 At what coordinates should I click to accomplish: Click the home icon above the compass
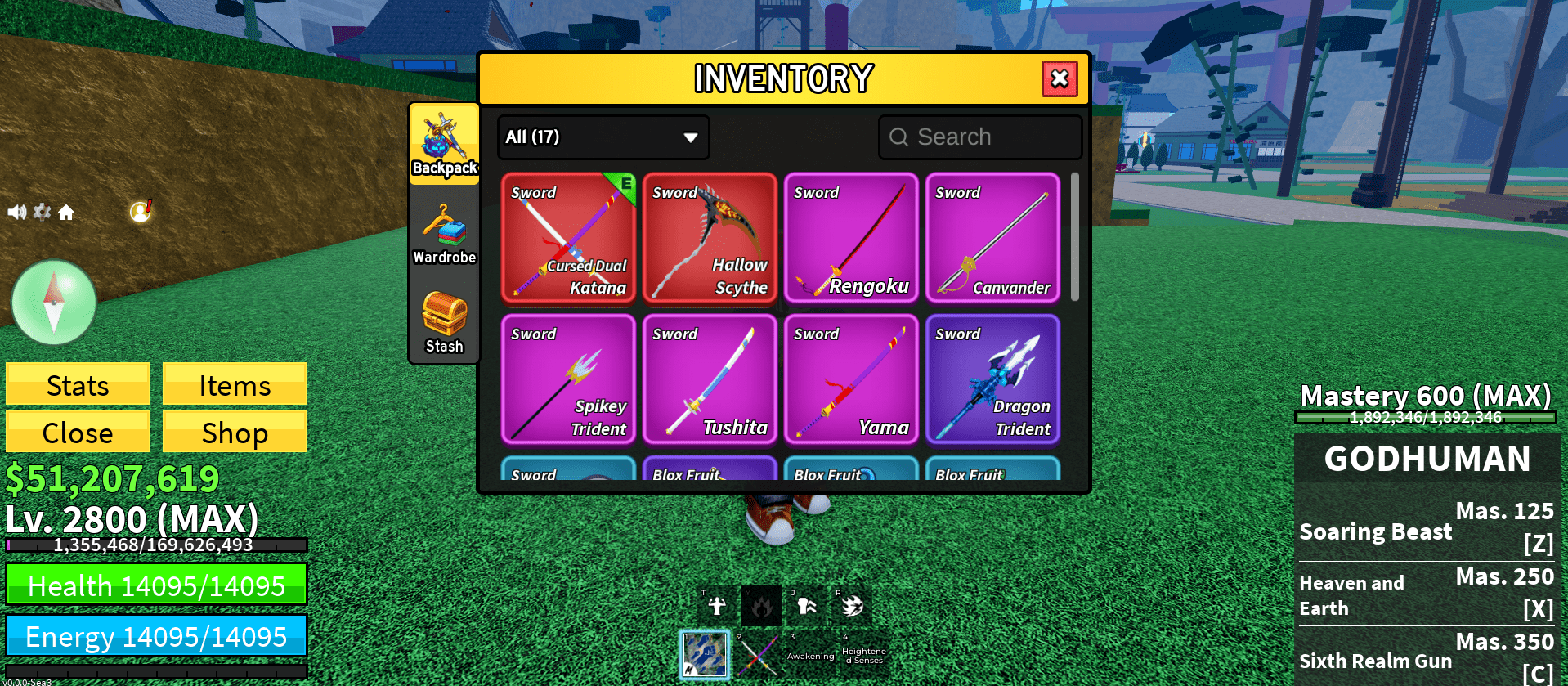tap(67, 211)
